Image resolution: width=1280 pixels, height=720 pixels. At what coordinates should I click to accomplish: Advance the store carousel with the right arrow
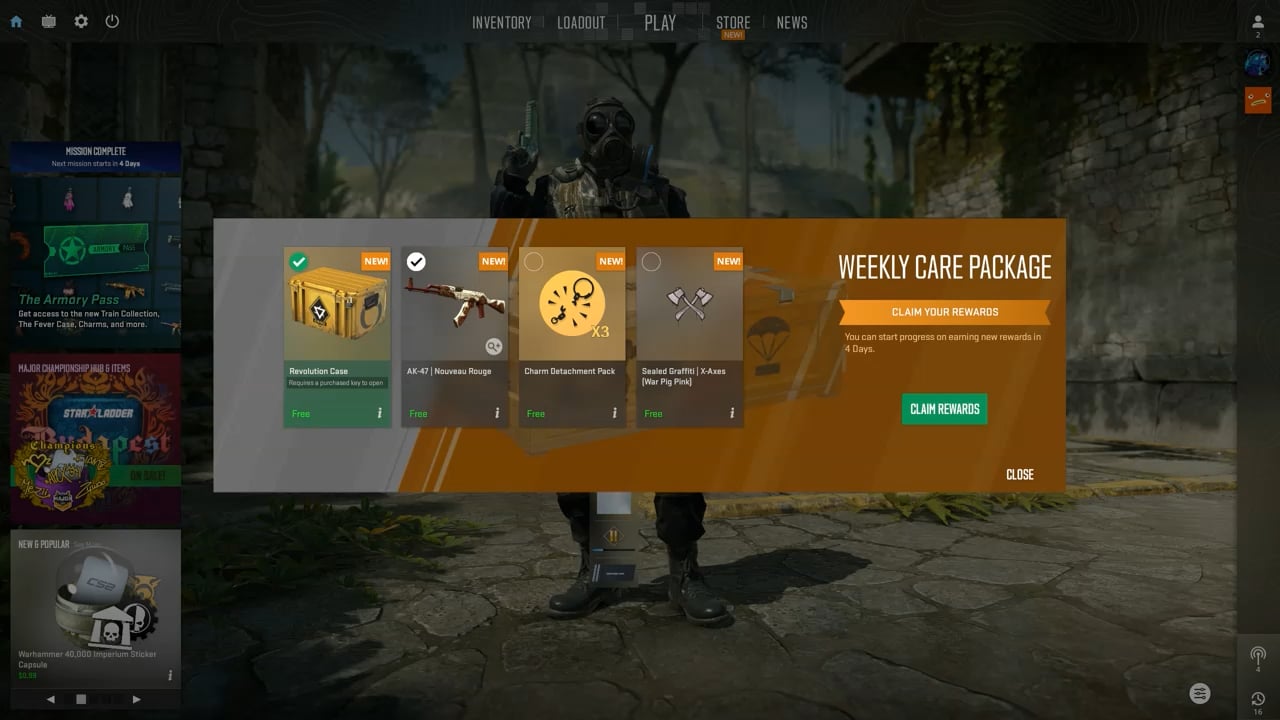coord(137,699)
